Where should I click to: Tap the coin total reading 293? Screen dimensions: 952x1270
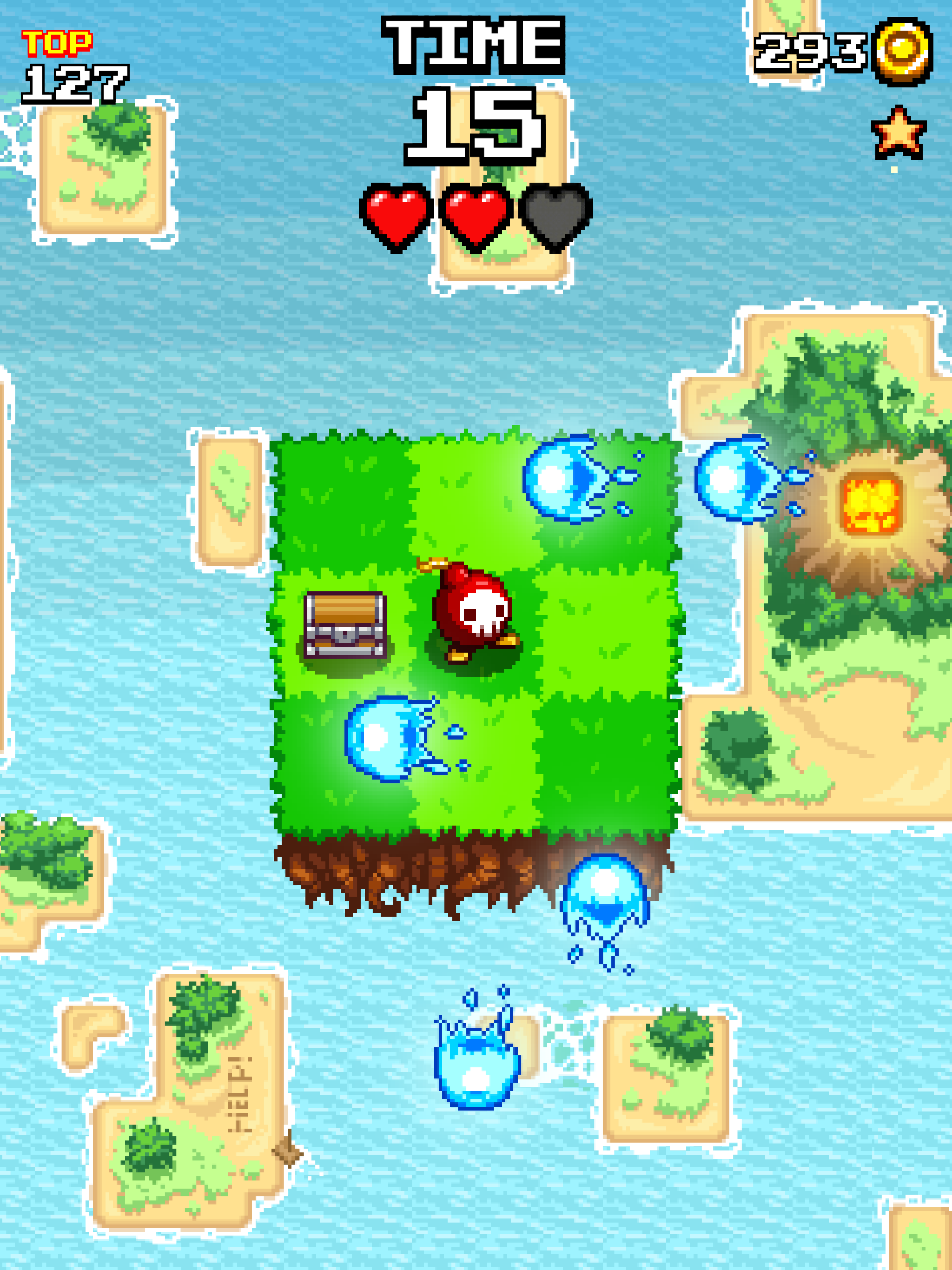point(810,54)
